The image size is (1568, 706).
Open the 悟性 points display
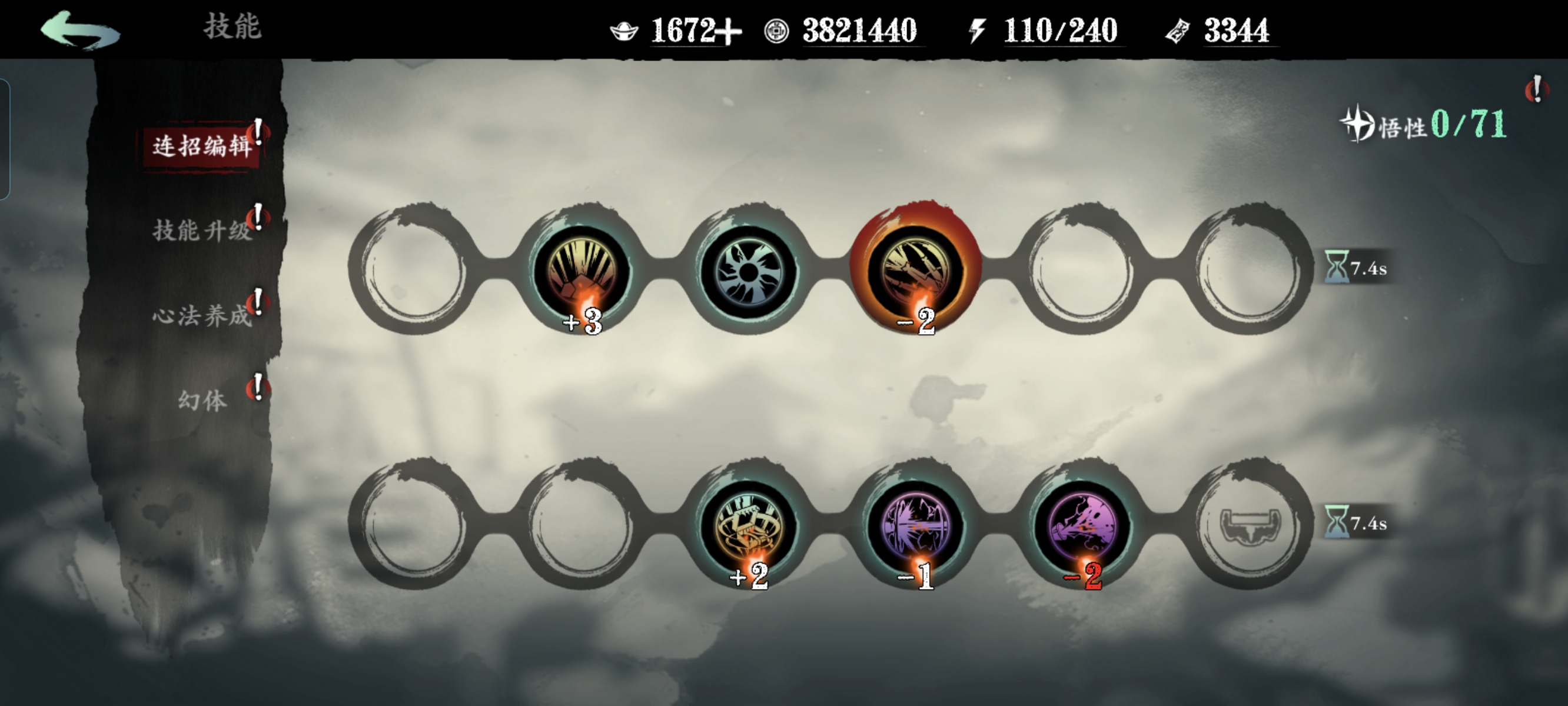[1424, 125]
